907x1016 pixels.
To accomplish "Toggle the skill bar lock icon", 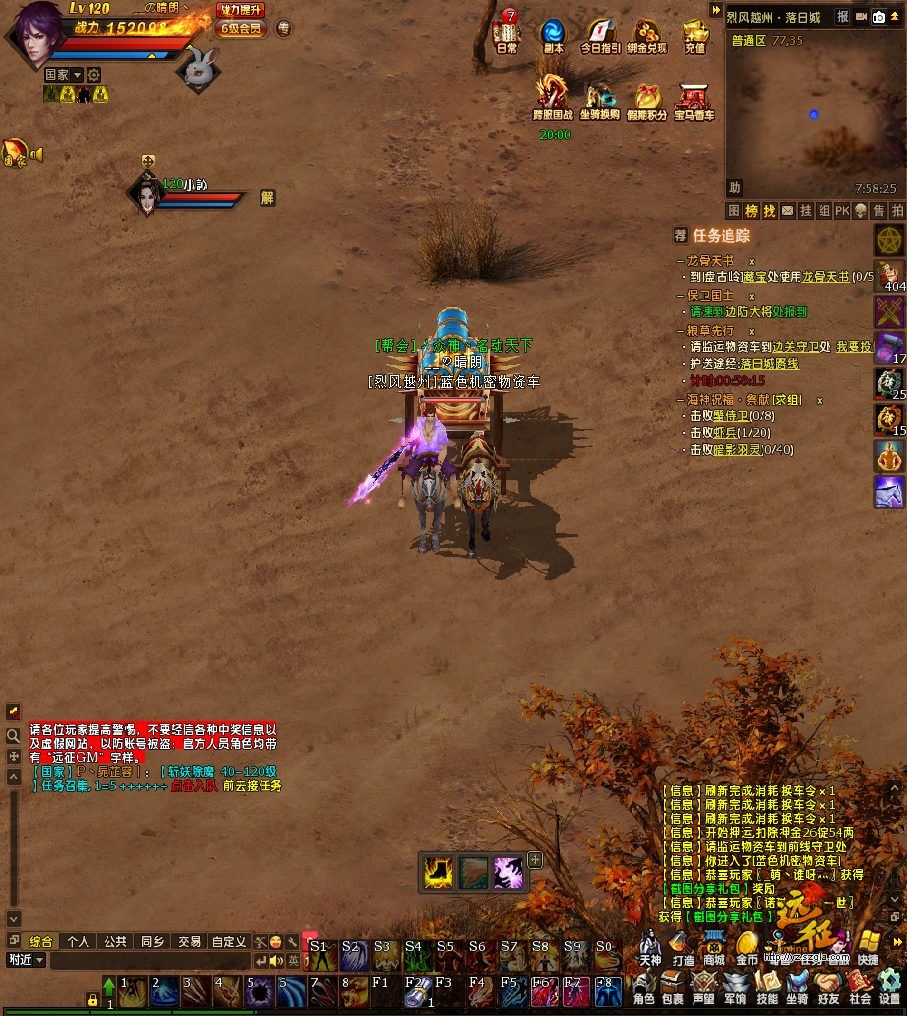I will coord(92,999).
